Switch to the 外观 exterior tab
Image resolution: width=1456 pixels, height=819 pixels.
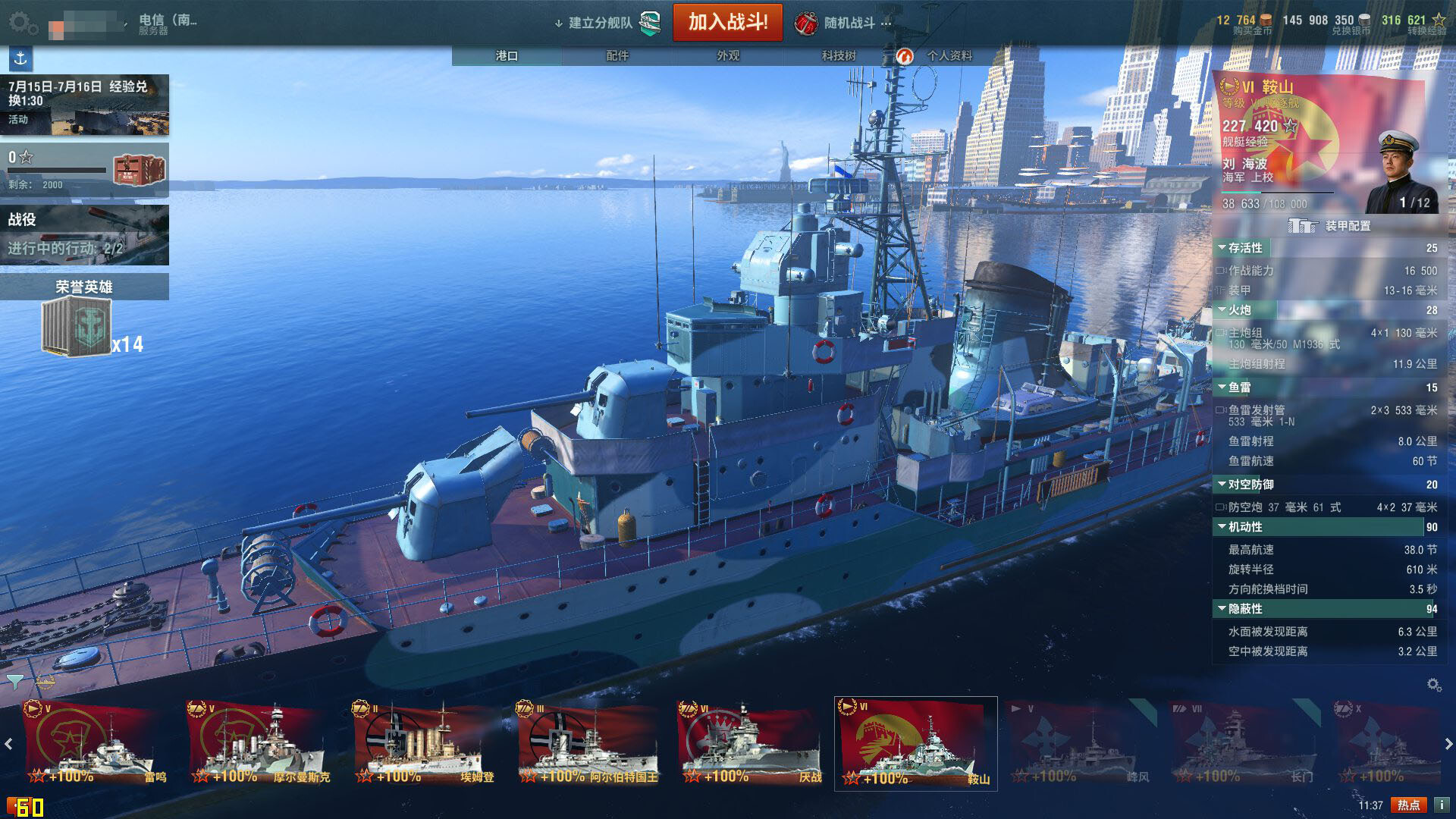pyautogui.click(x=728, y=55)
